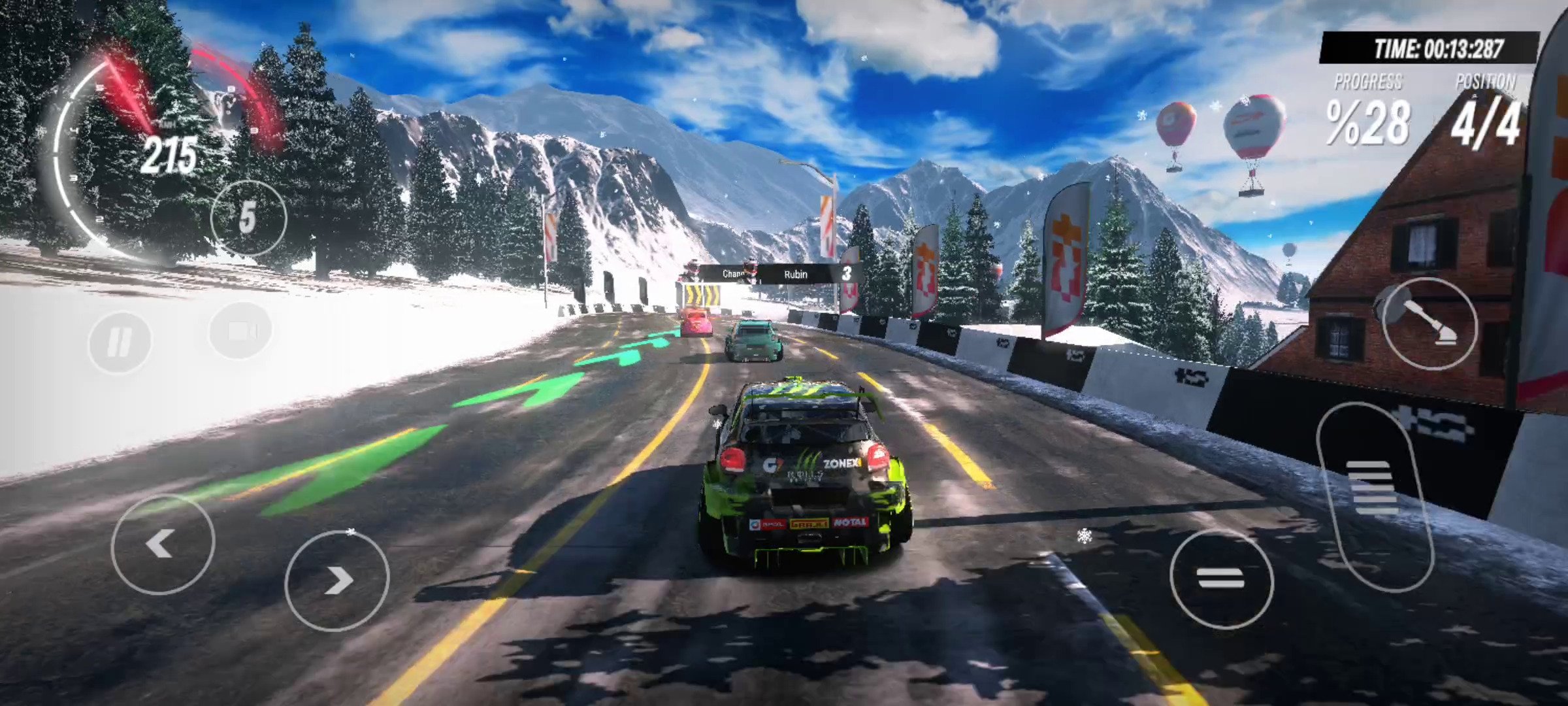Viewport: 1568px width, 706px height.
Task: Steer right with the right arrow button
Action: (336, 580)
